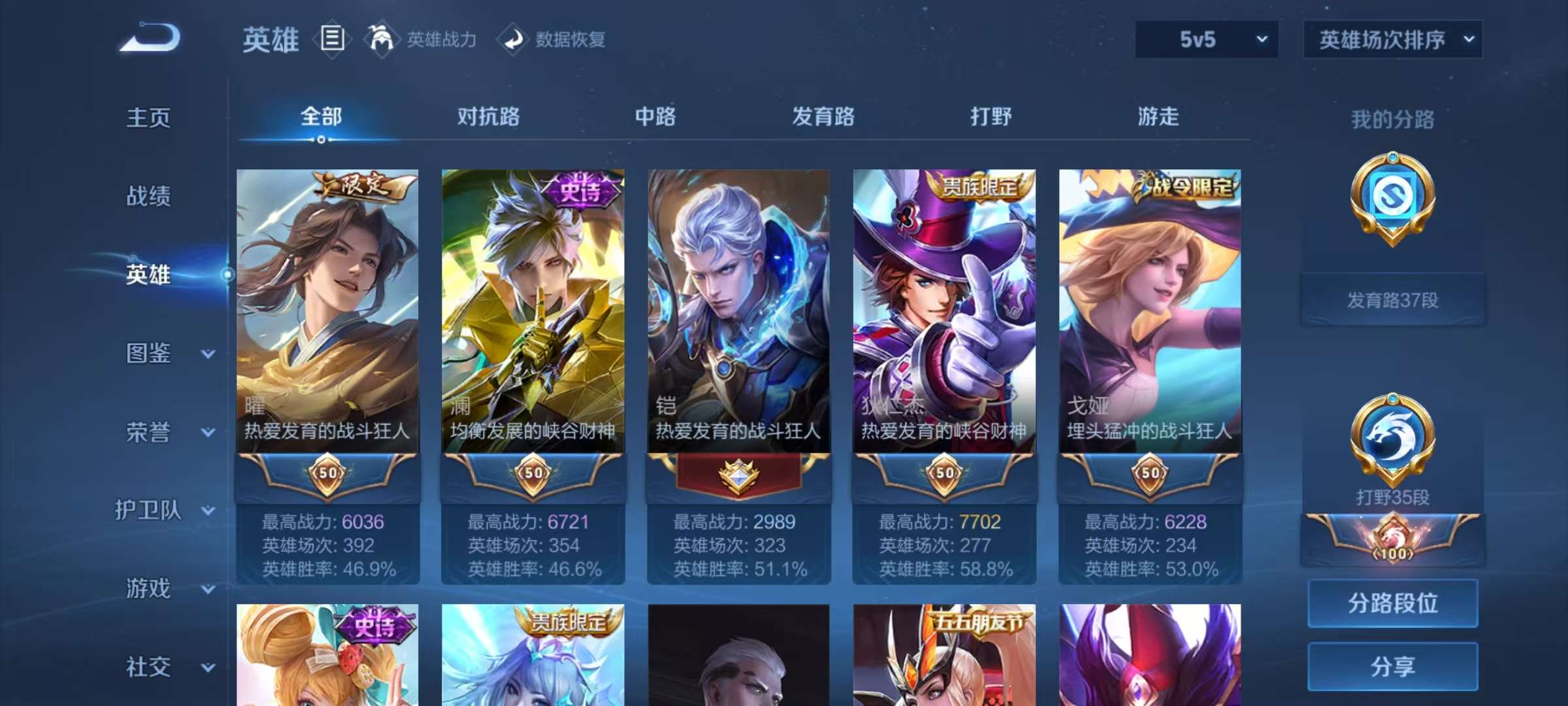The image size is (1568, 706).
Task: Select the 打野35段 jungle rank badge icon
Action: coord(1392,431)
